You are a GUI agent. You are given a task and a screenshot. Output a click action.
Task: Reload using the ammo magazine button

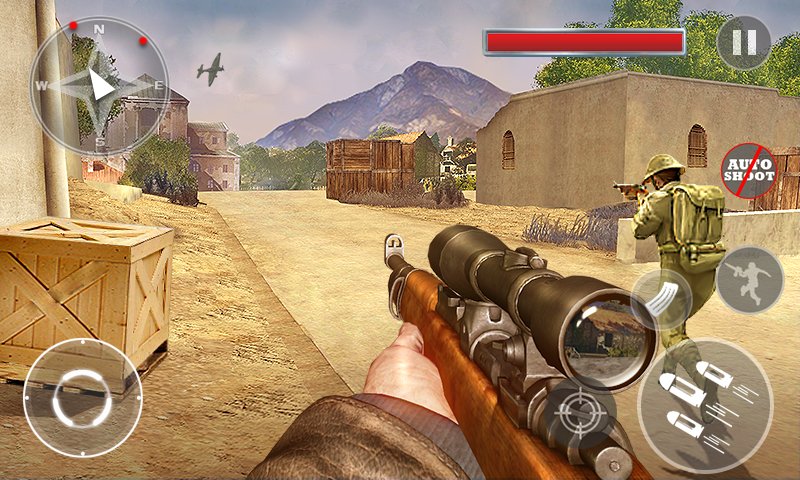click(661, 298)
